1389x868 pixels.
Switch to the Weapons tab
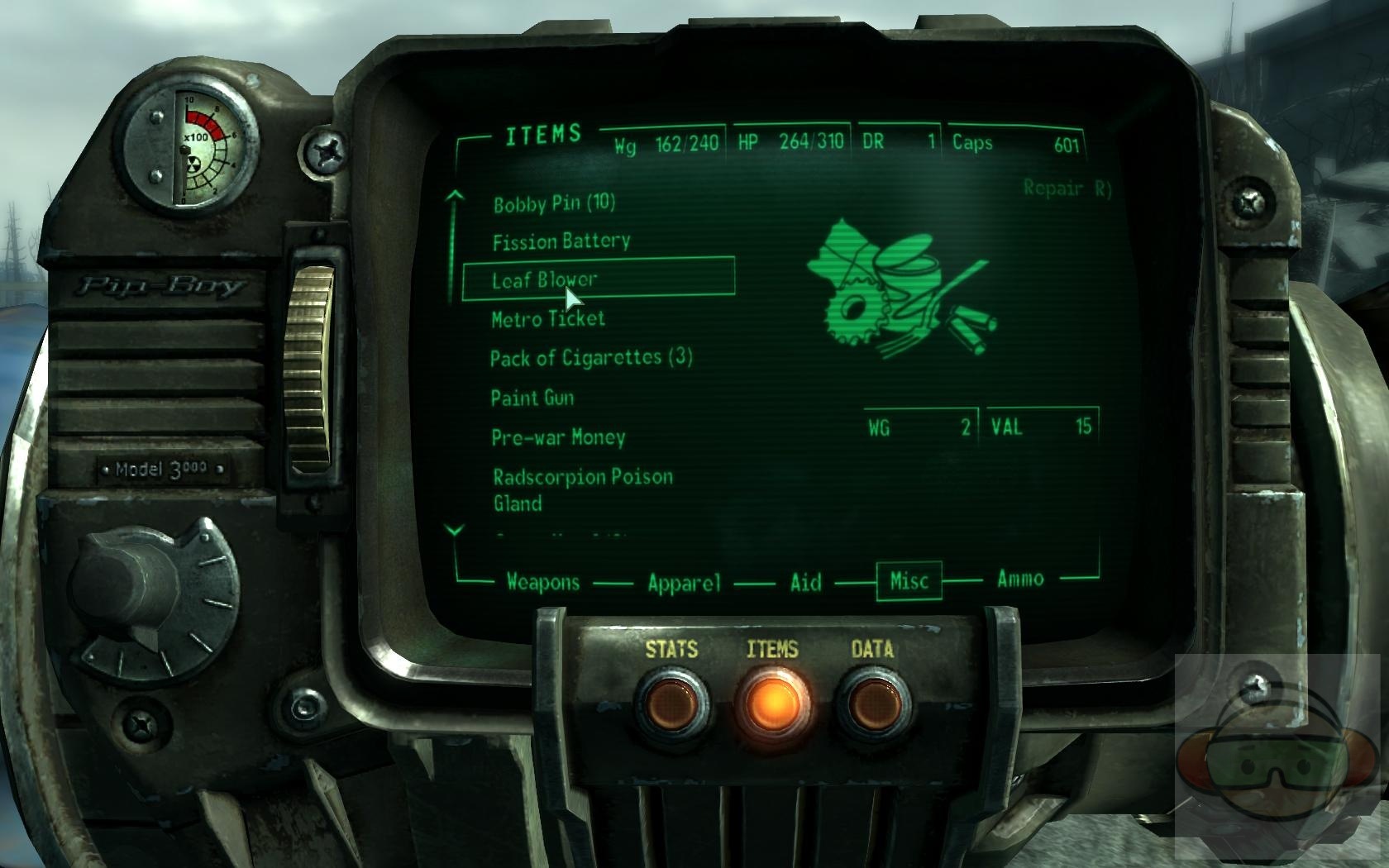[543, 580]
